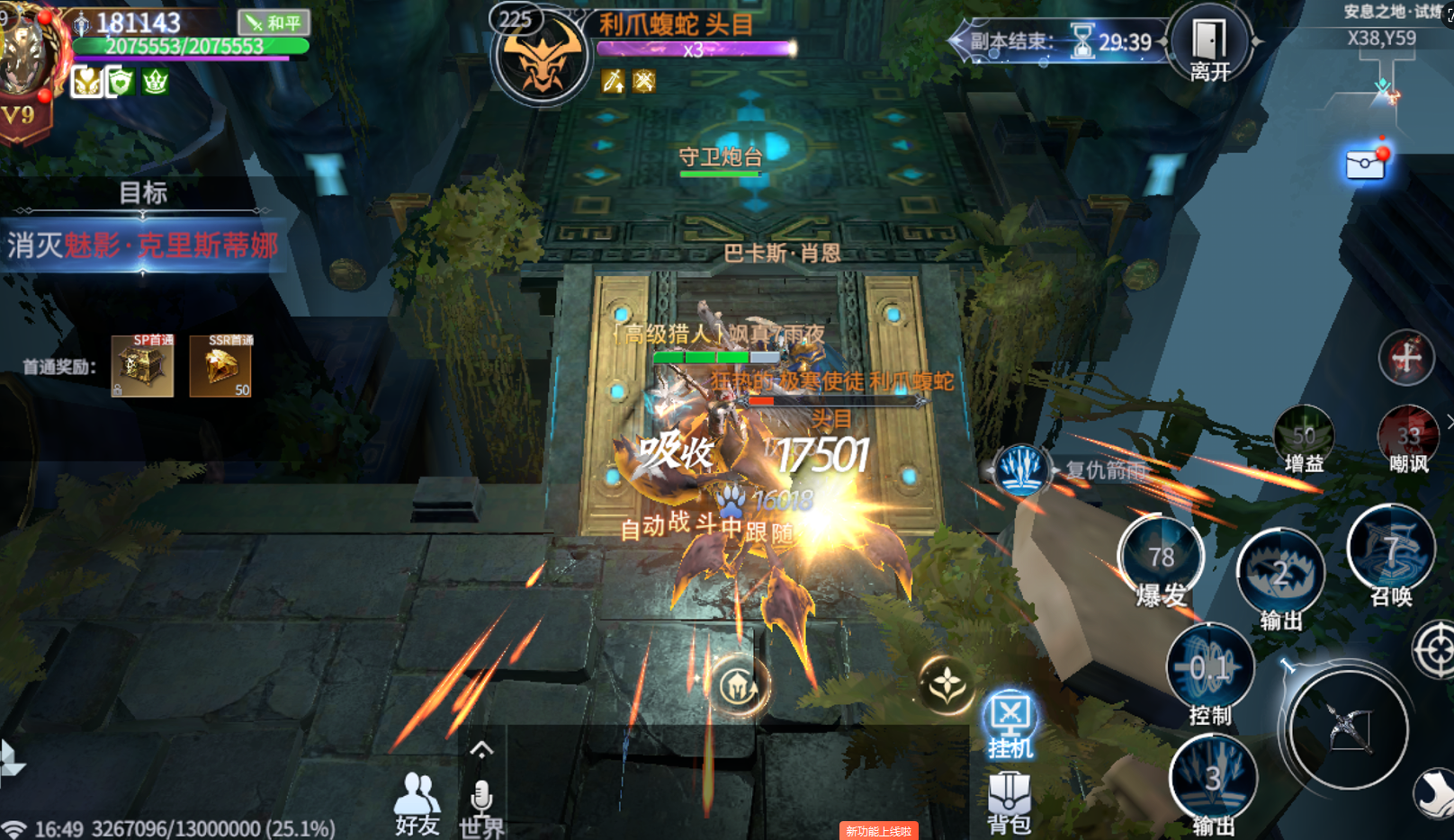This screenshot has height=840, width=1454.
Task: Expand the chat arrow above 世界
Action: tap(481, 750)
